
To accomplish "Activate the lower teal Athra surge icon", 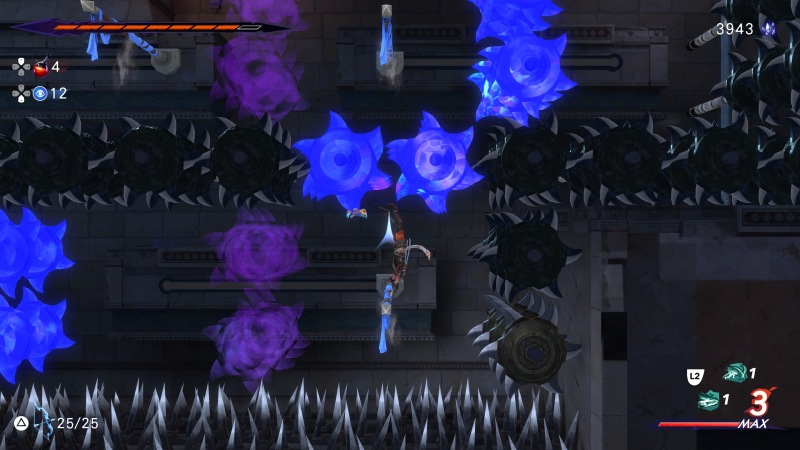I will pos(709,400).
